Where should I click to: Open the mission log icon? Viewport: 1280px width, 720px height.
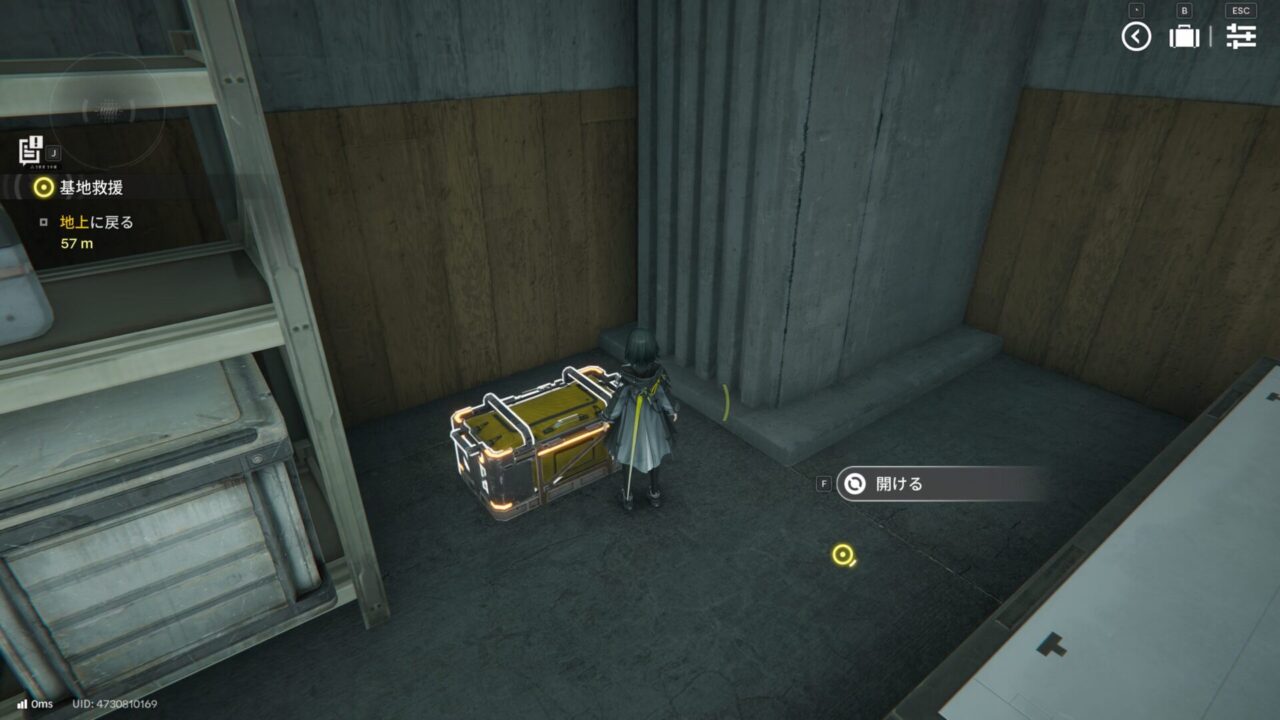(x=31, y=150)
